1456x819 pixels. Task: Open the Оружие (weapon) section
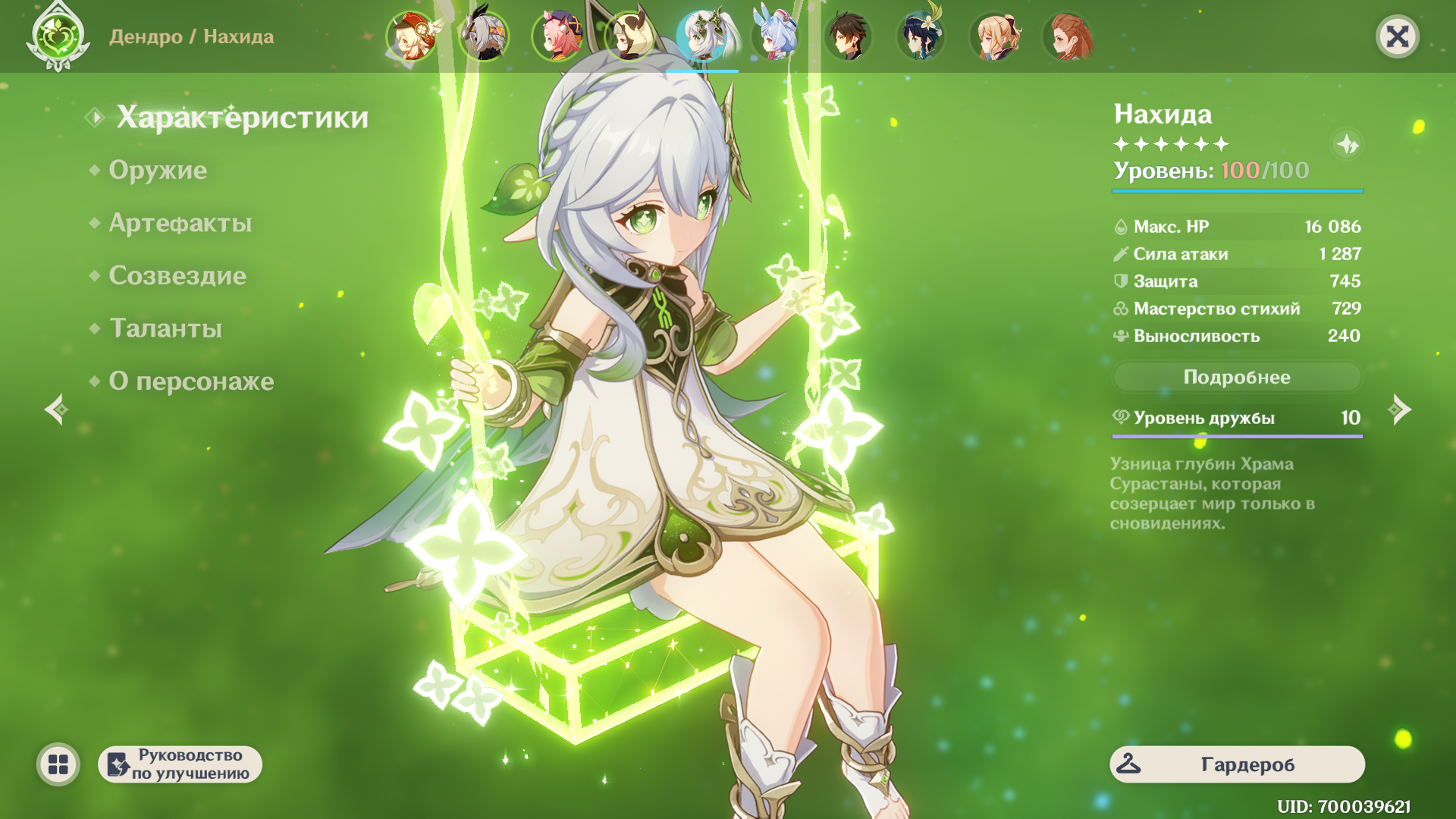pyautogui.click(x=158, y=170)
